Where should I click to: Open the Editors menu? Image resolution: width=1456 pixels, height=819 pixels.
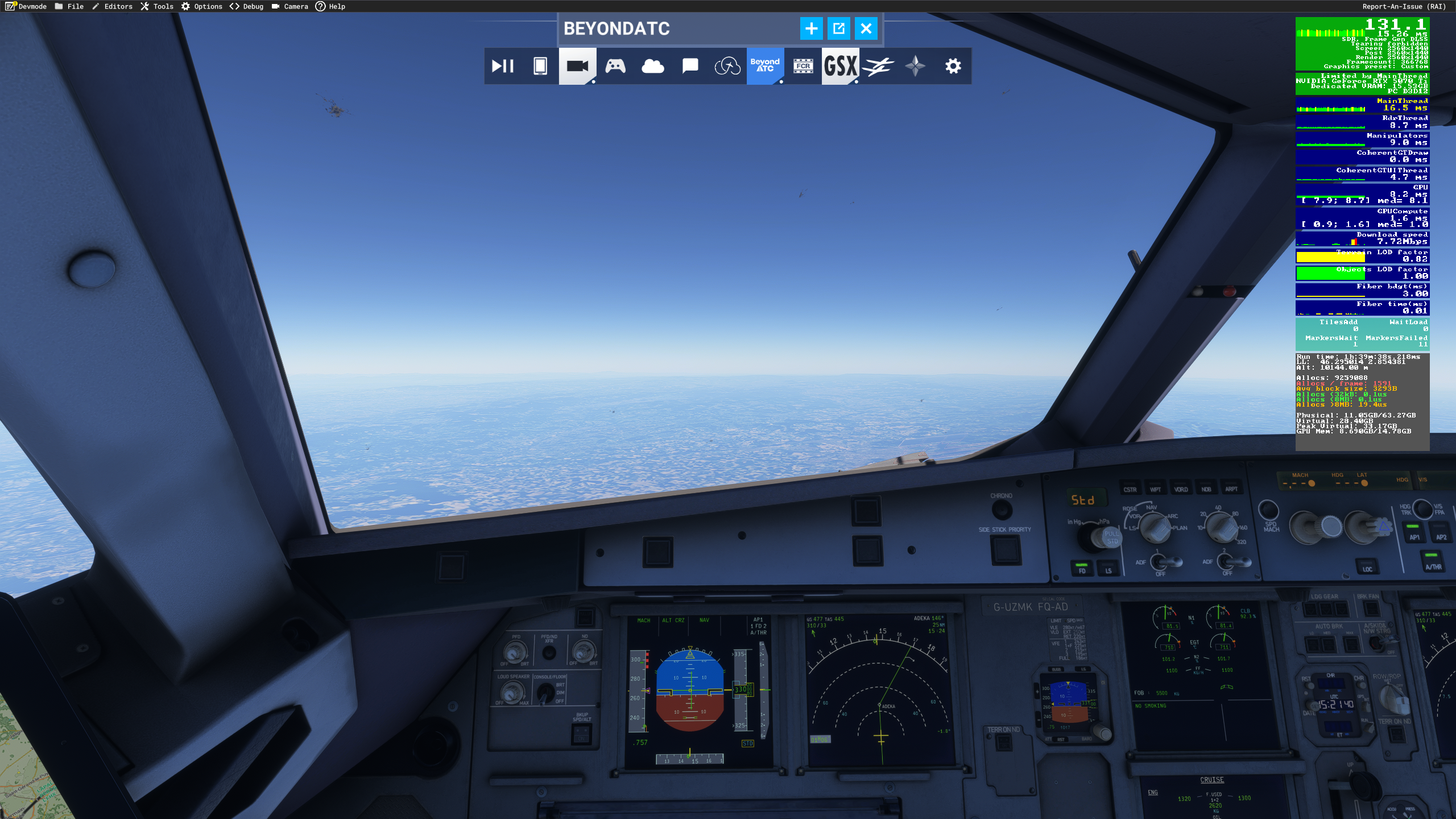click(x=112, y=6)
